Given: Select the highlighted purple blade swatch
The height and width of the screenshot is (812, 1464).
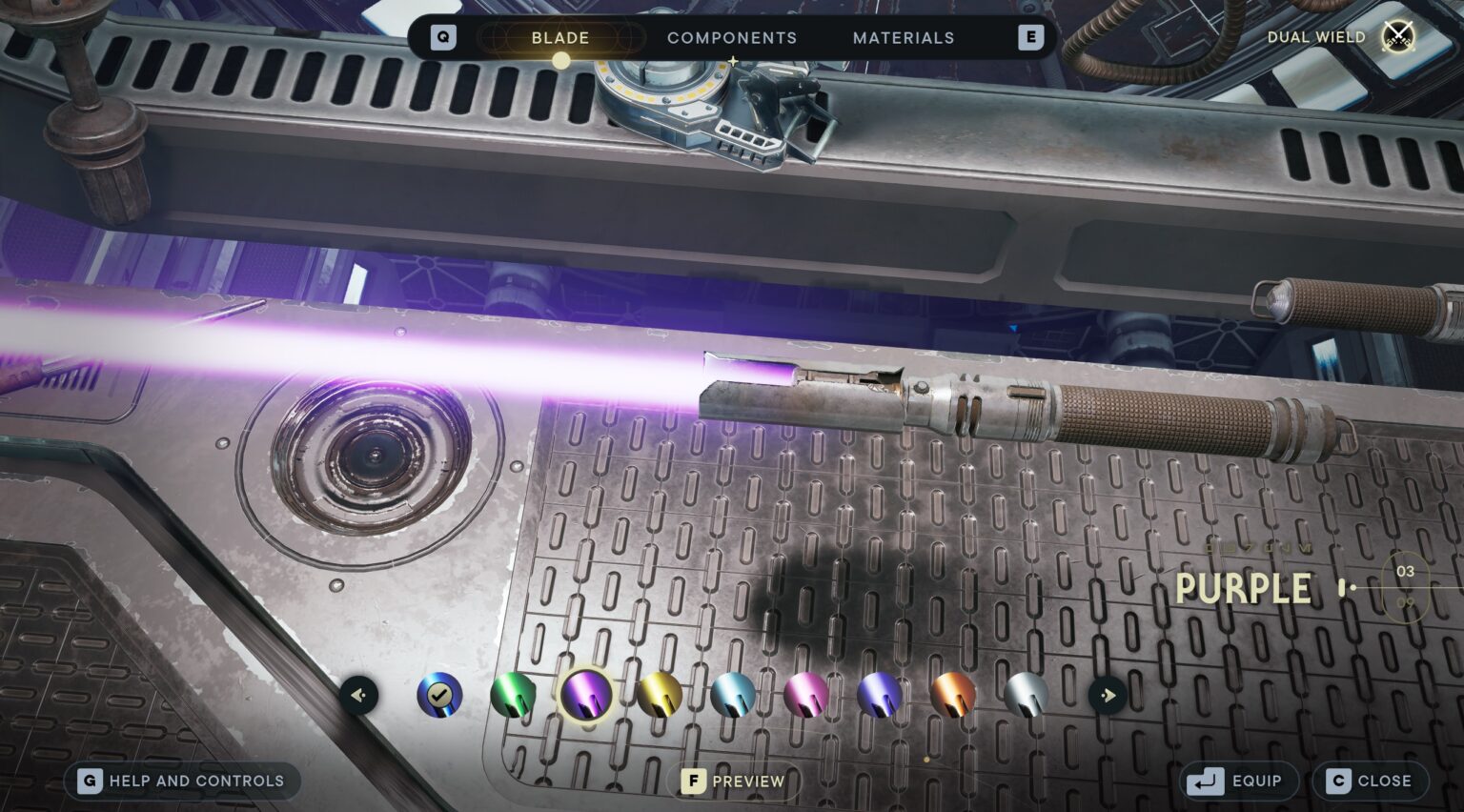Looking at the screenshot, I should click(584, 696).
